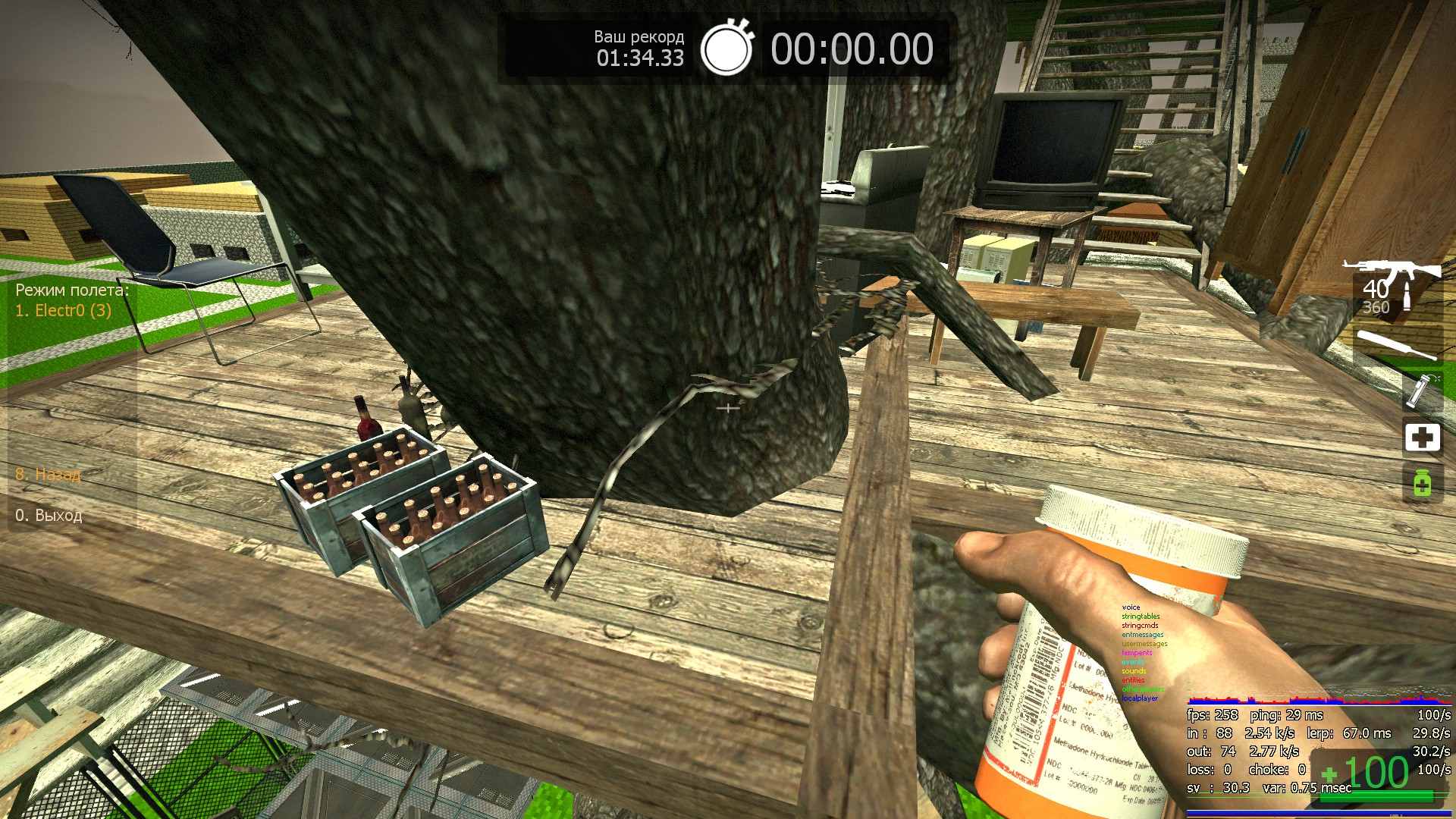Select the green pain pills slot

1422,483
